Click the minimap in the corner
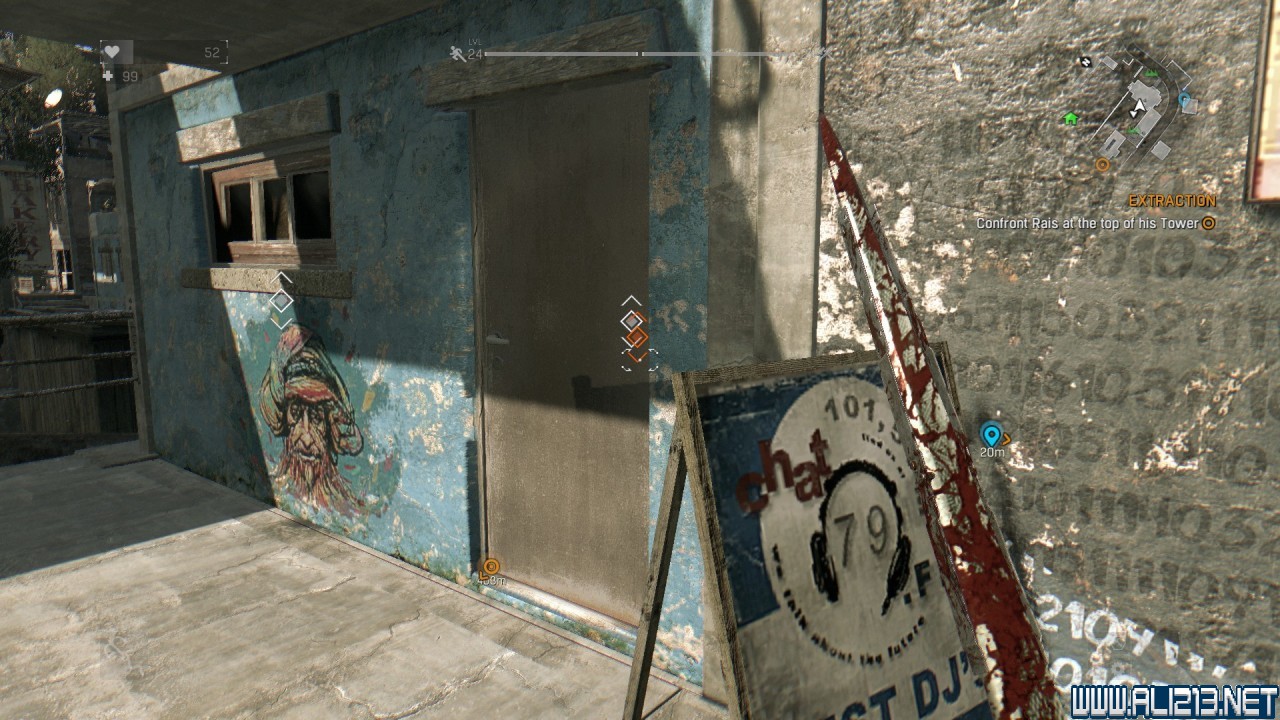 1135,107
